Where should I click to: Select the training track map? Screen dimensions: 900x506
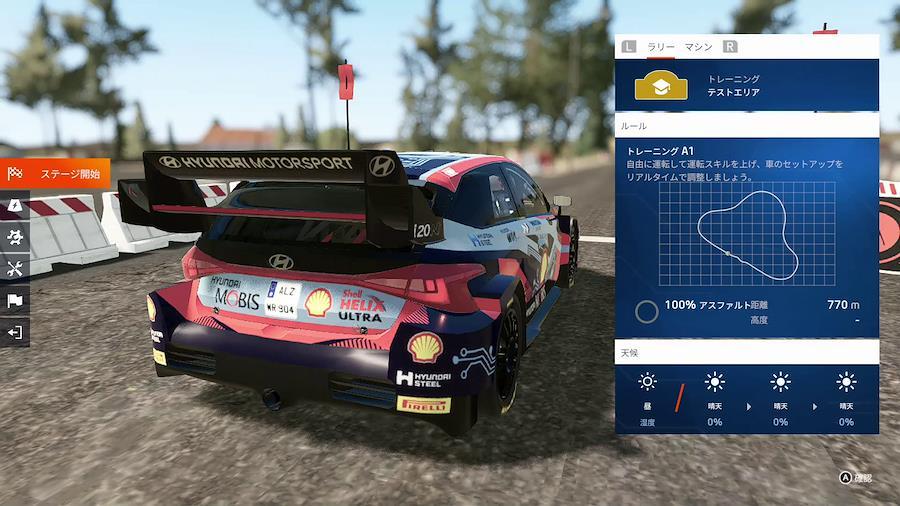click(x=746, y=235)
